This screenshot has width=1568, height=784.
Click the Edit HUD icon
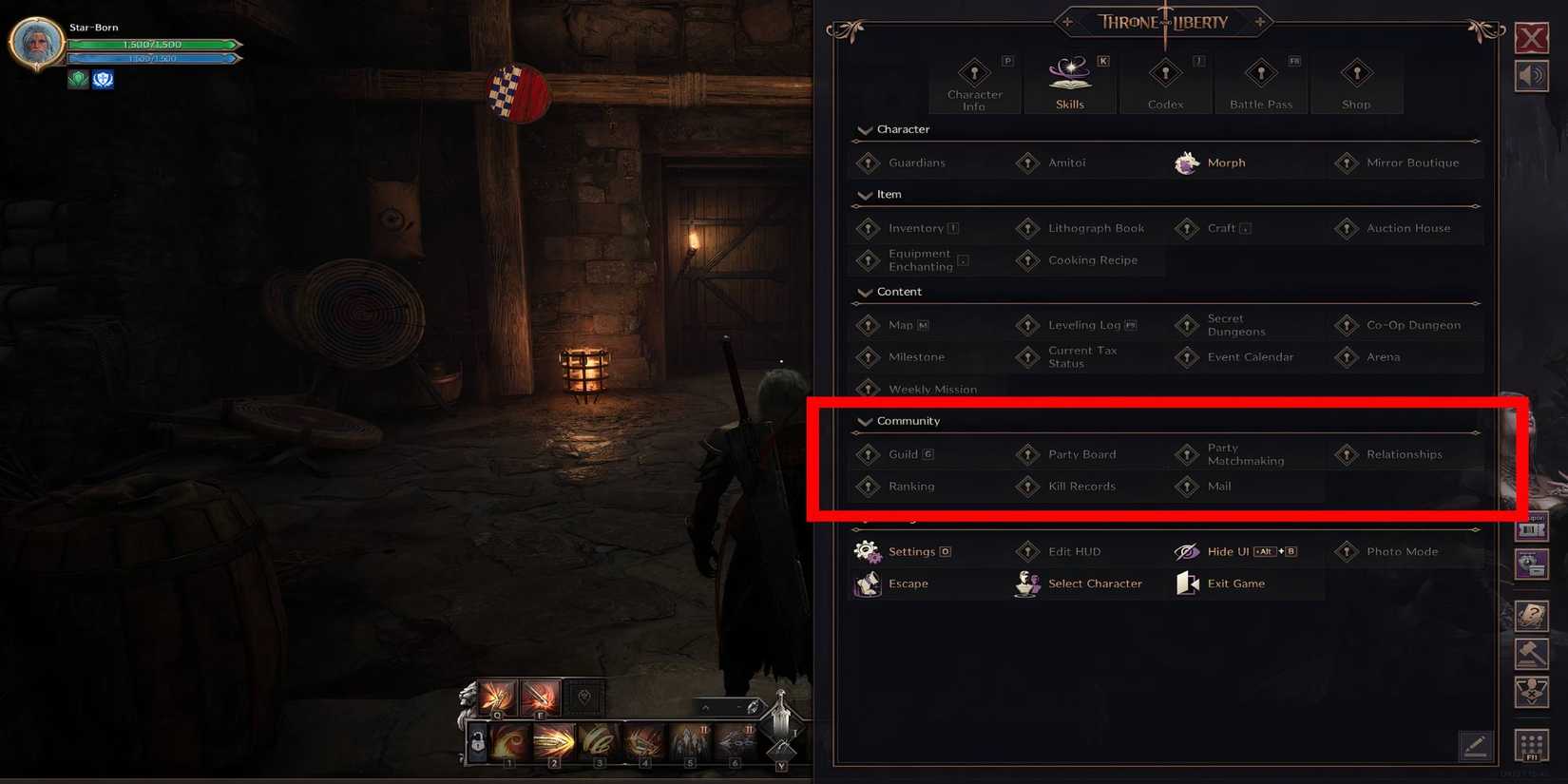pyautogui.click(x=1027, y=551)
